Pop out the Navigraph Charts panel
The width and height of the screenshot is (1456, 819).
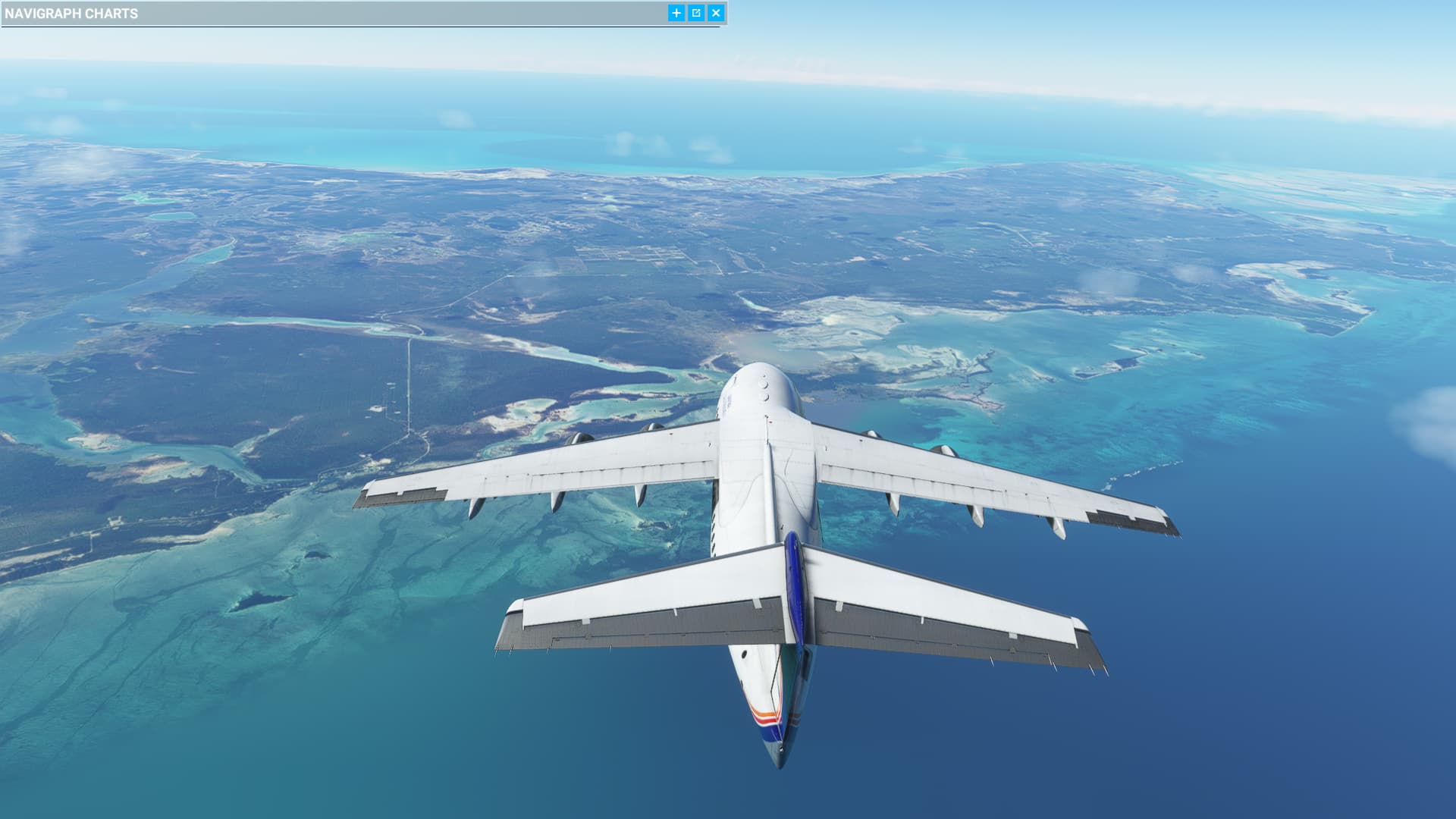[696, 13]
